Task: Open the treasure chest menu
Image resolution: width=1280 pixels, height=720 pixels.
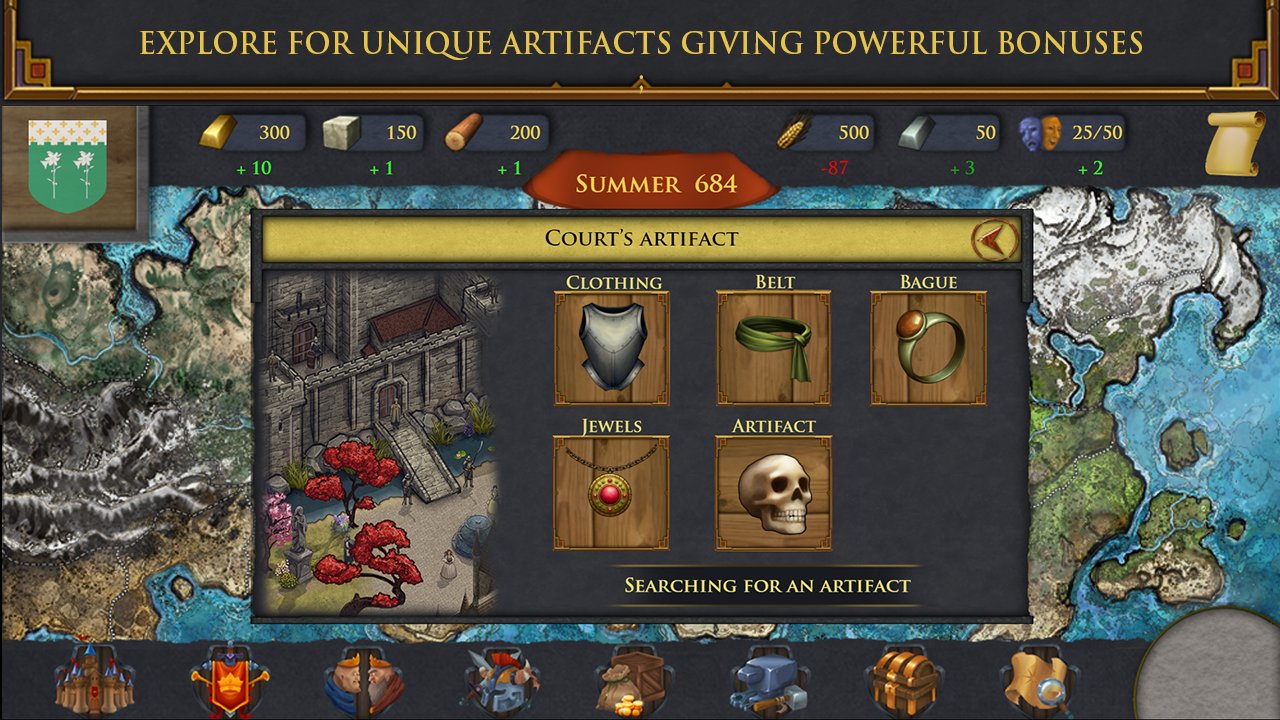Action: pyautogui.click(x=901, y=683)
